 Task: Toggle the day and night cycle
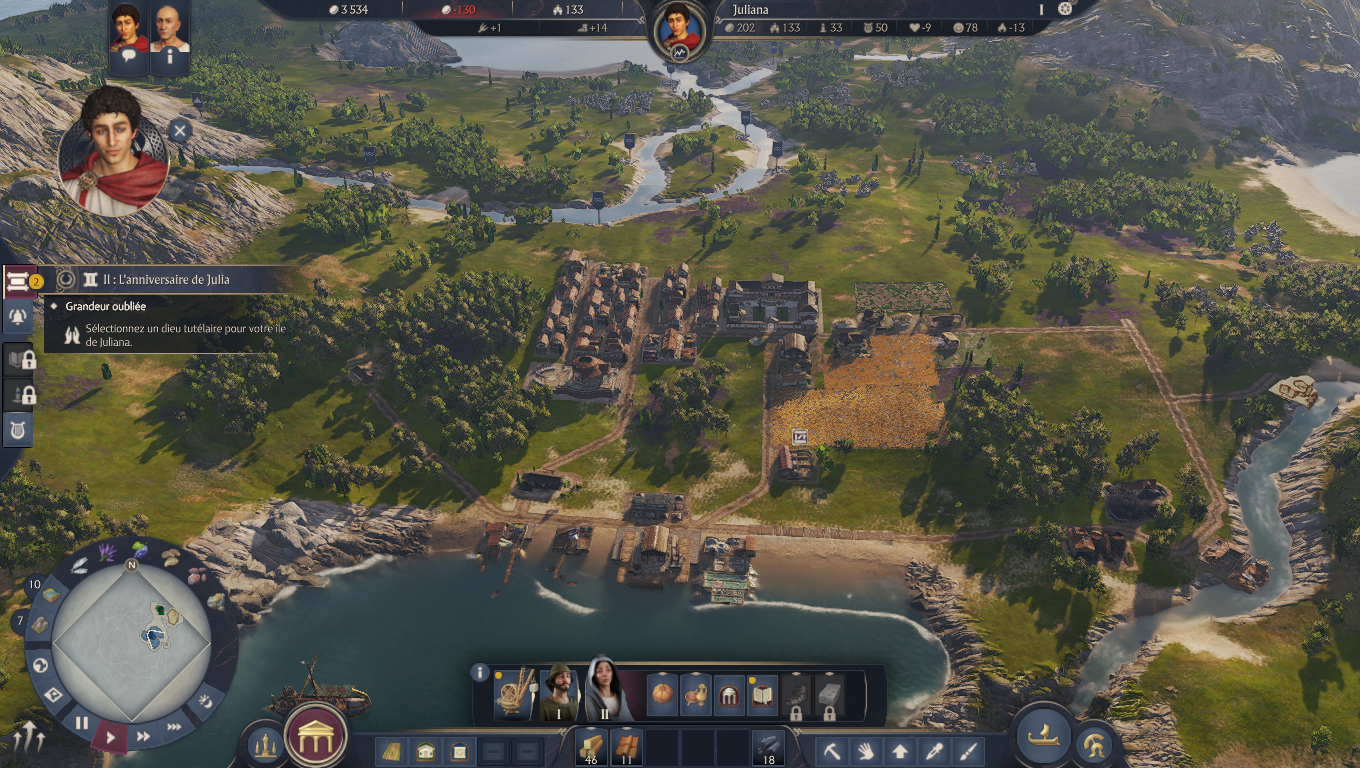click(205, 700)
